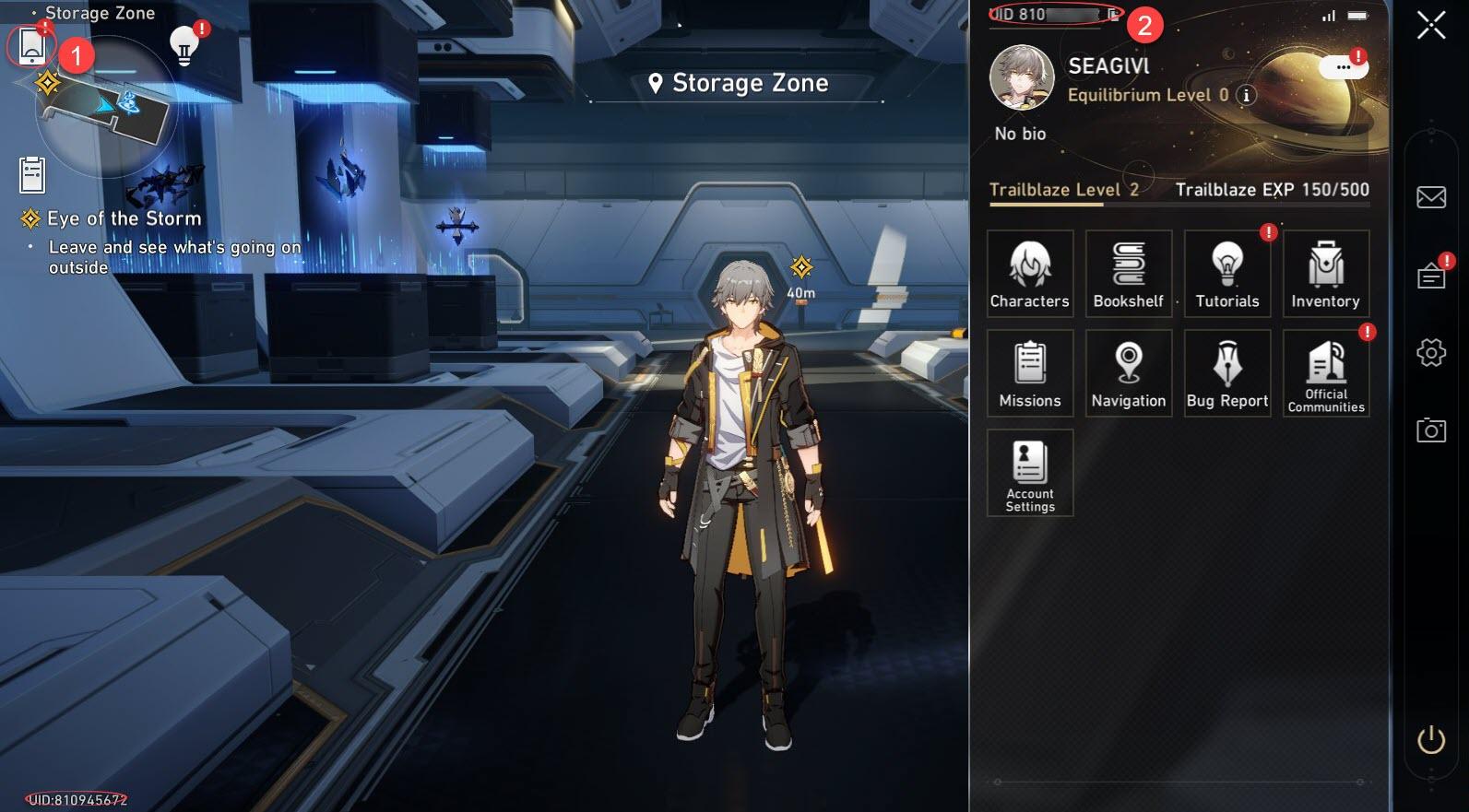This screenshot has height=812, width=1469.
Task: Open the lightbulb tutorial hint icon
Action: 184,45
